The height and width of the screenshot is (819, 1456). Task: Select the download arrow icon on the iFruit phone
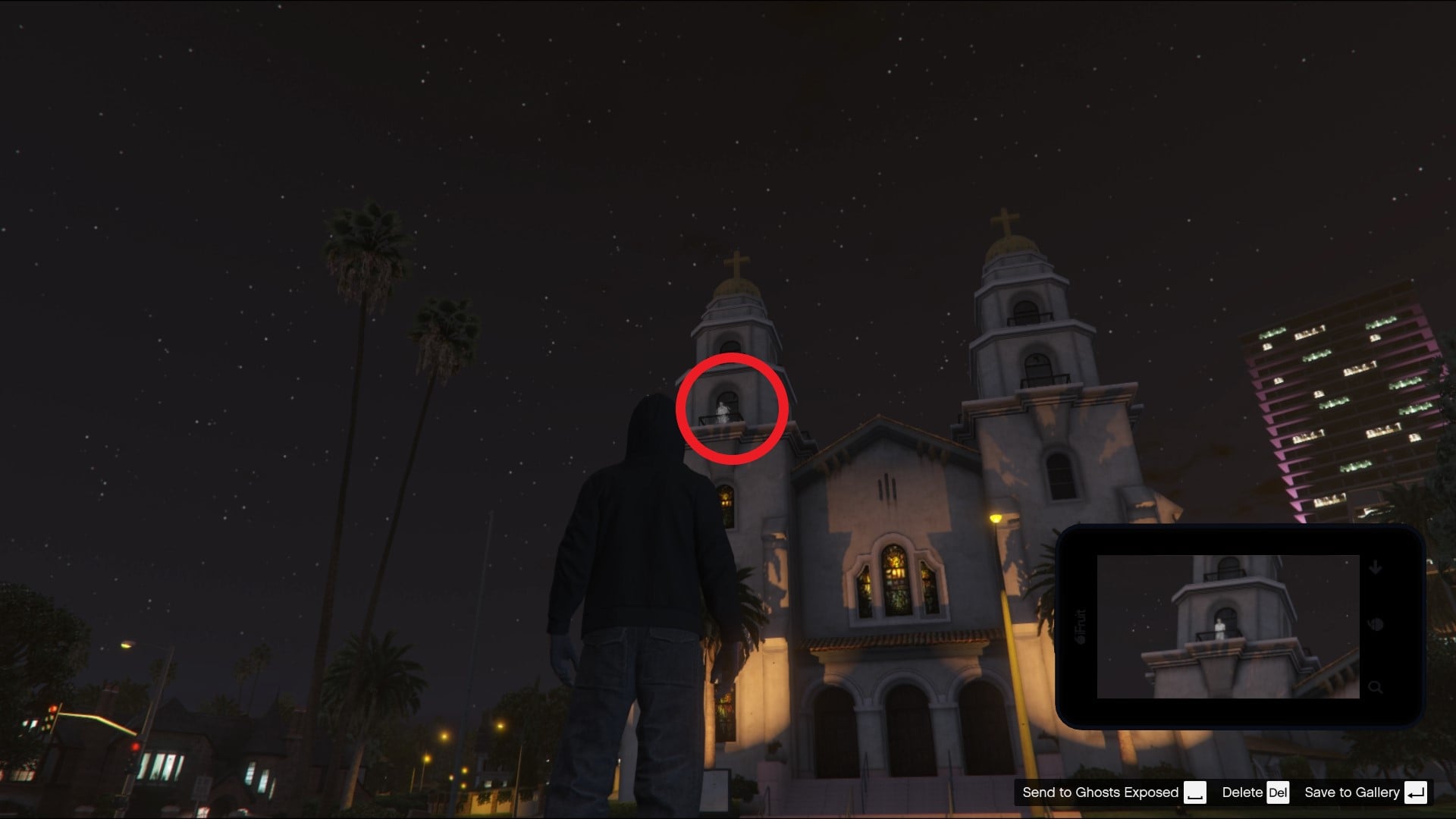(x=1375, y=567)
